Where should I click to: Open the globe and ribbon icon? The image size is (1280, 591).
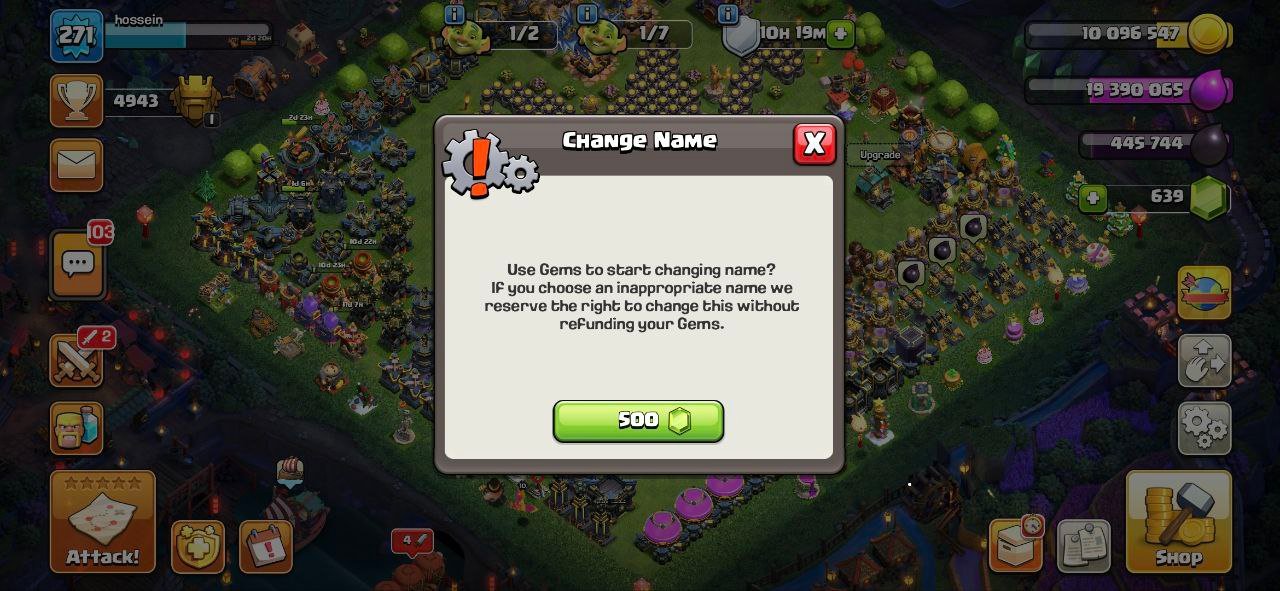click(1204, 293)
